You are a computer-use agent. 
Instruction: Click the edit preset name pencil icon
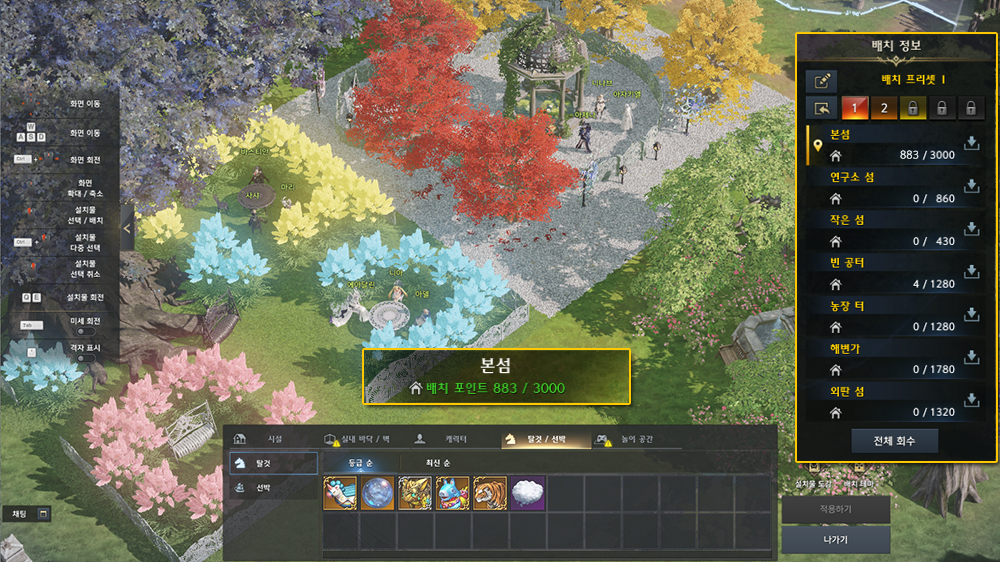[x=822, y=81]
